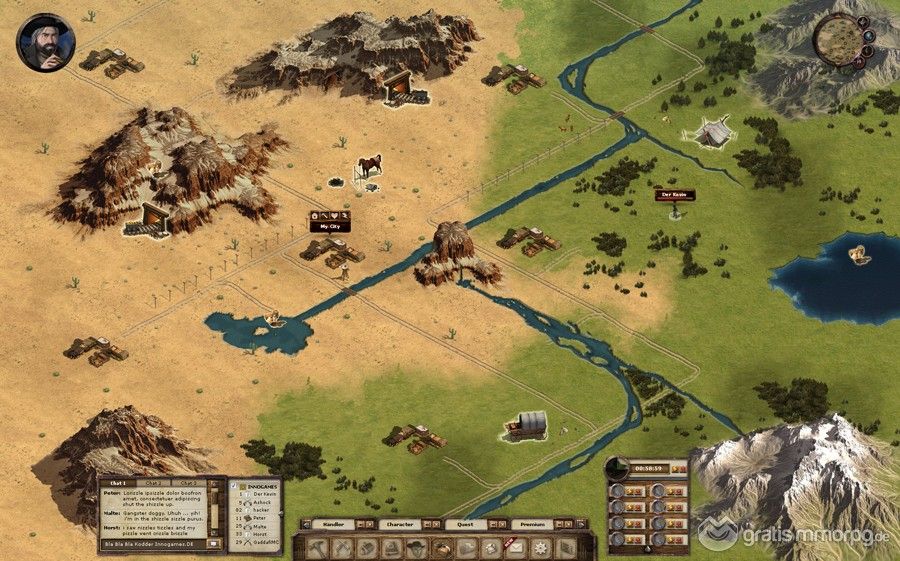The height and width of the screenshot is (561, 900).
Task: Open the cowboy hat icon in the toolbar
Action: [x=416, y=547]
